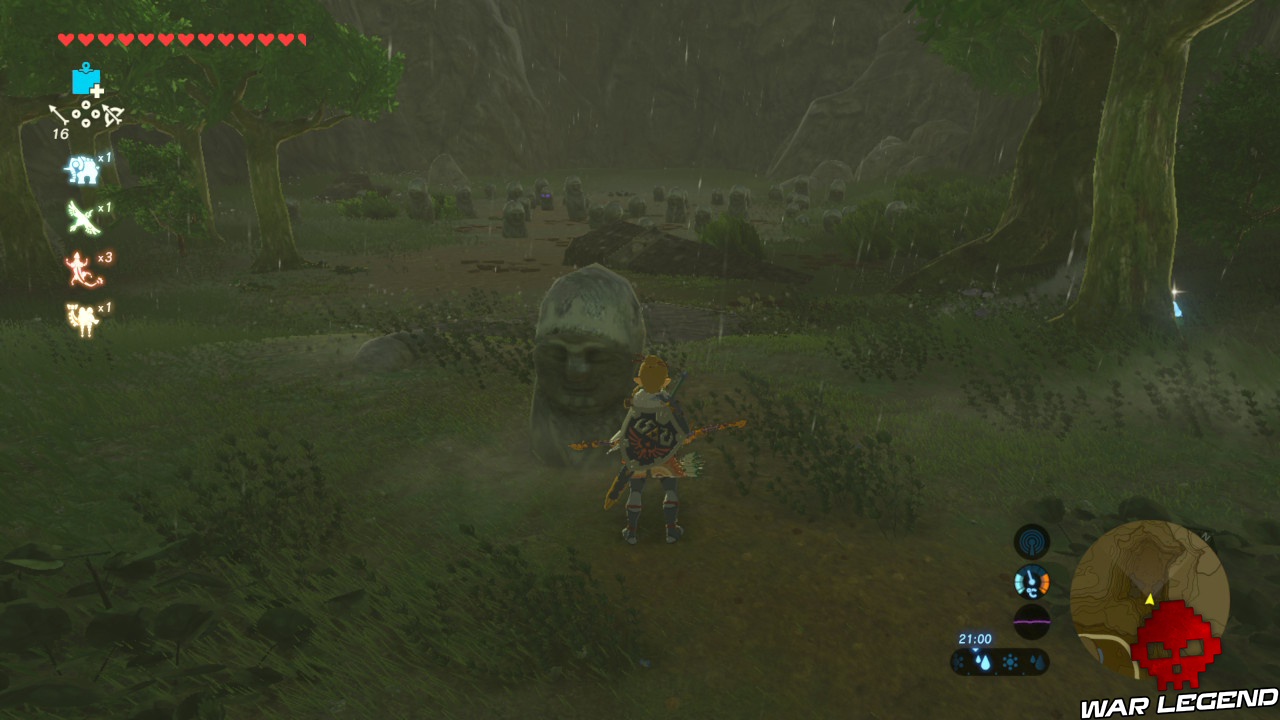Click the bow icon beside the arrow dots
The width and height of the screenshot is (1280, 720).
(x=113, y=113)
